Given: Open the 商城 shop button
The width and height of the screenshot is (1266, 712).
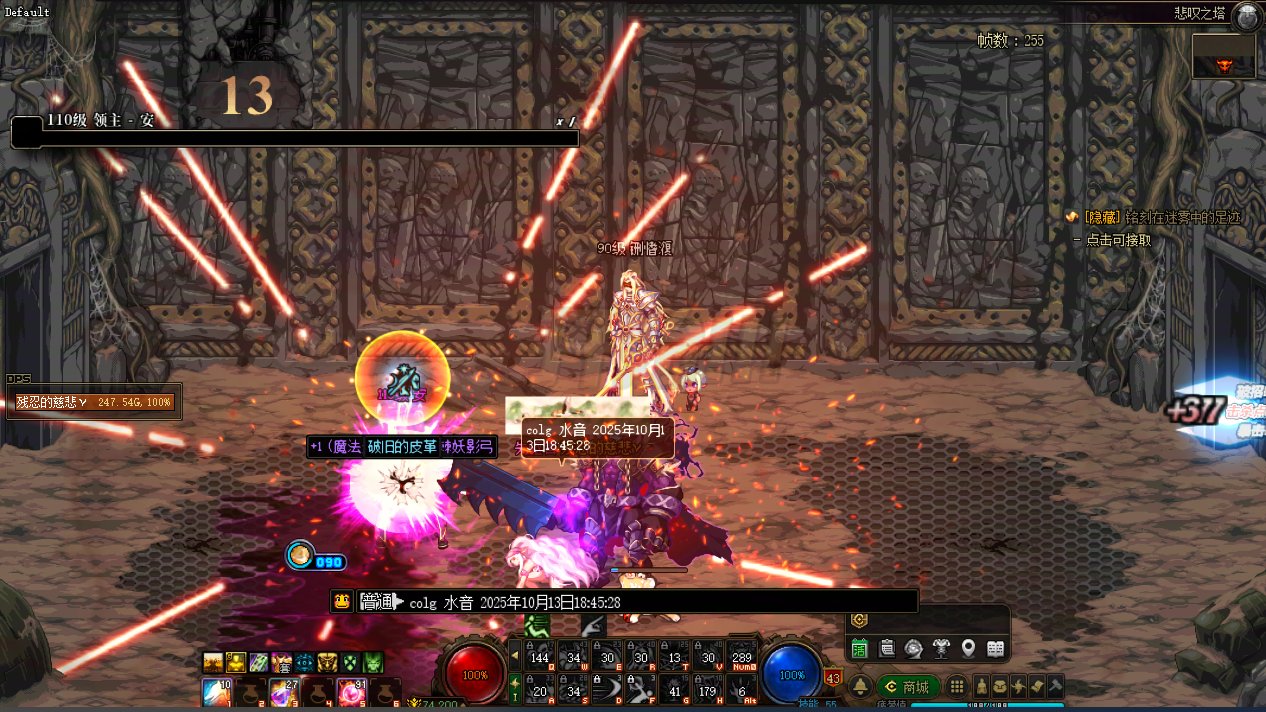Looking at the screenshot, I should pyautogui.click(x=908, y=687).
